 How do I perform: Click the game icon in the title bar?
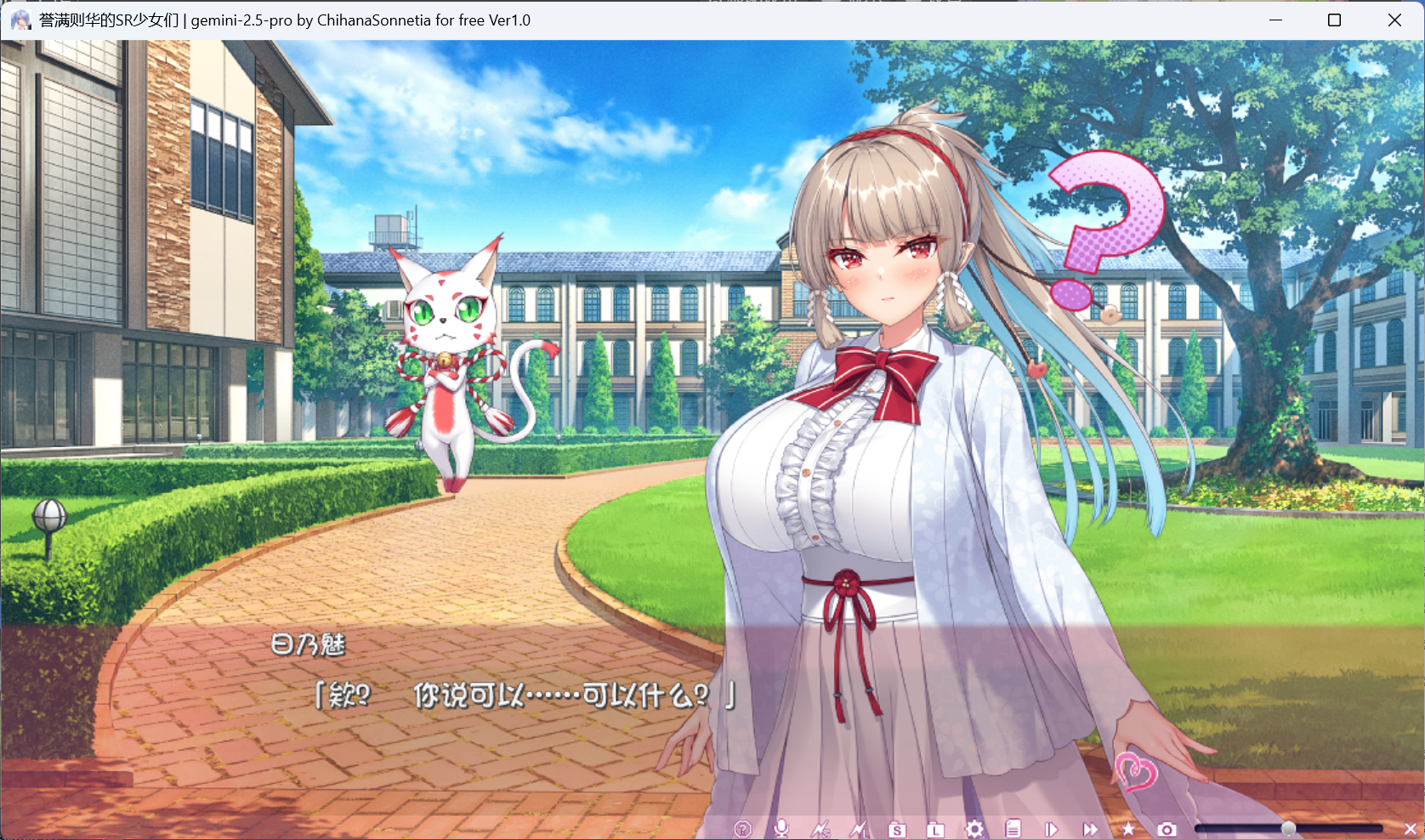click(20, 19)
